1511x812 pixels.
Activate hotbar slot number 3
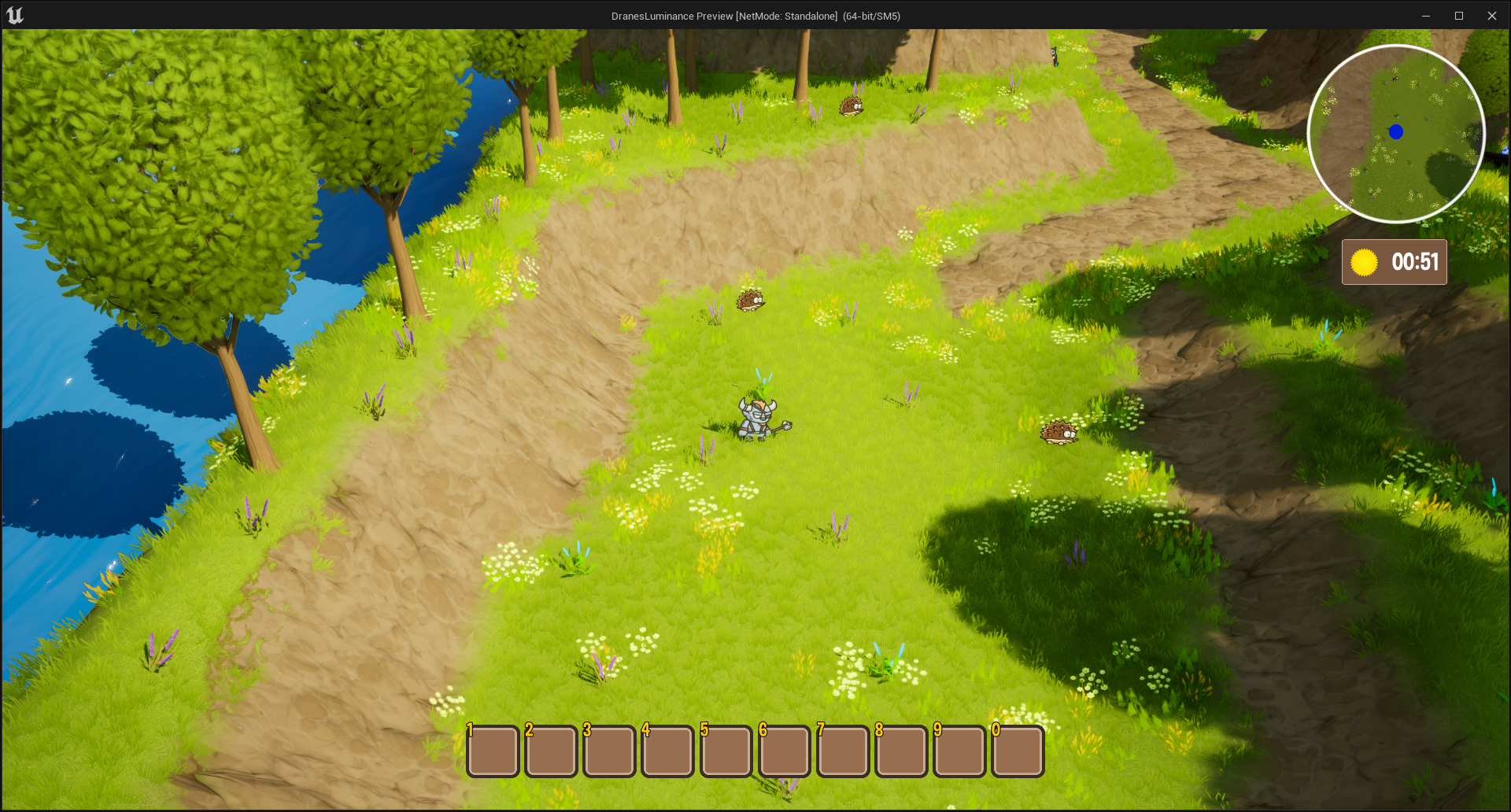pyautogui.click(x=609, y=751)
